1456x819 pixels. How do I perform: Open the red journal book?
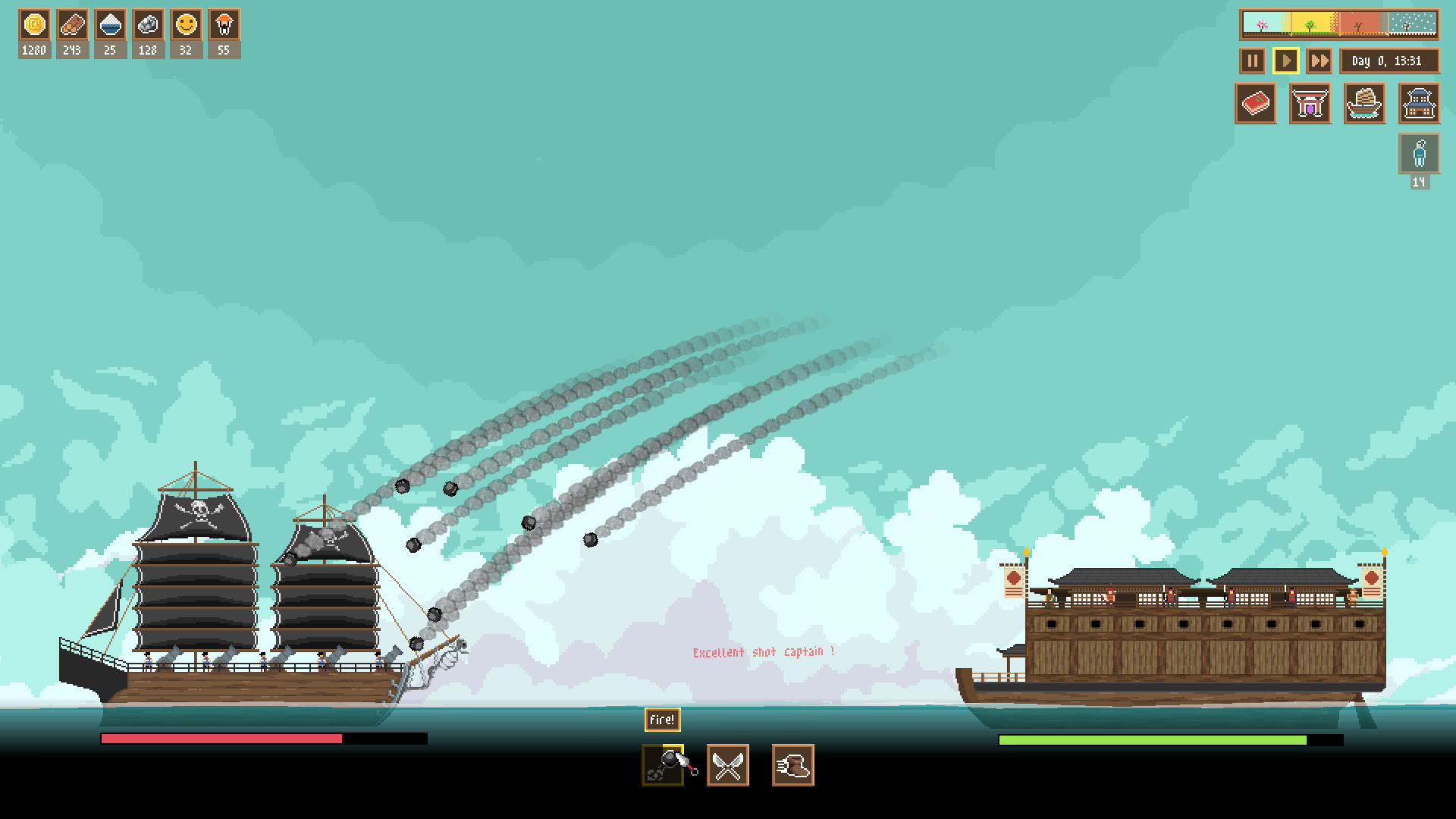pos(1255,104)
